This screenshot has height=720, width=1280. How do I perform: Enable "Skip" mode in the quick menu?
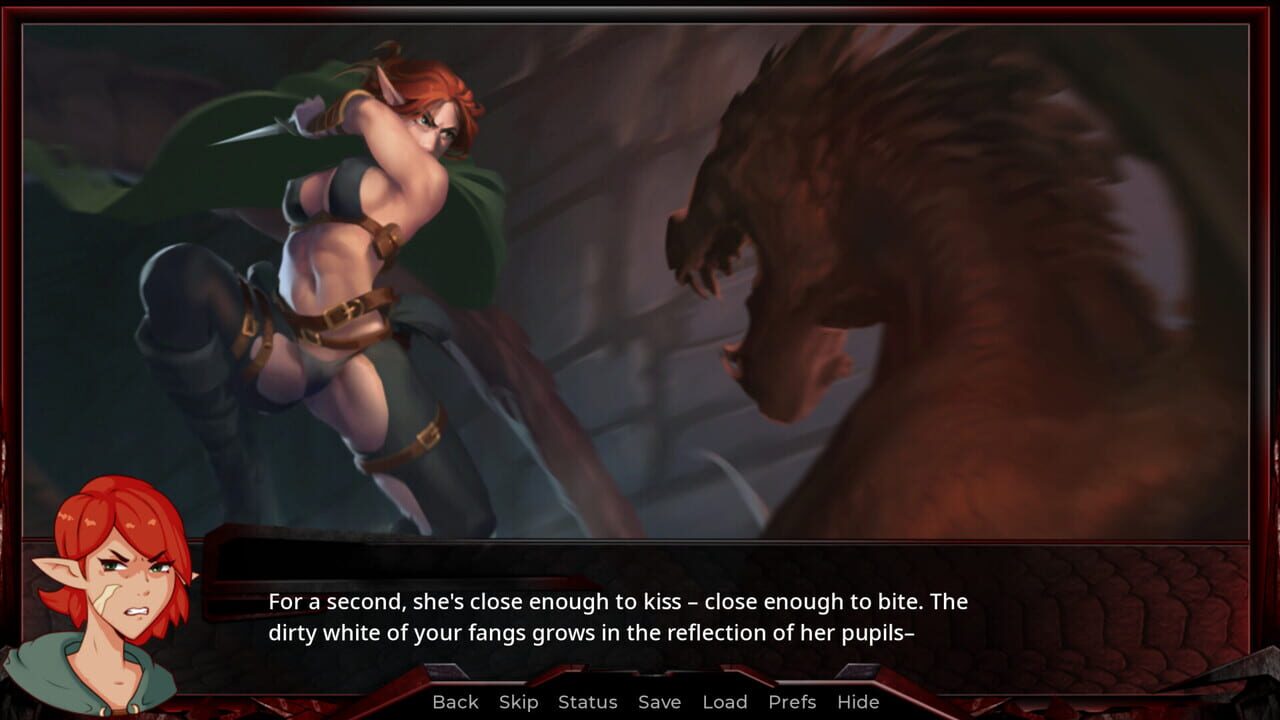[x=517, y=702]
